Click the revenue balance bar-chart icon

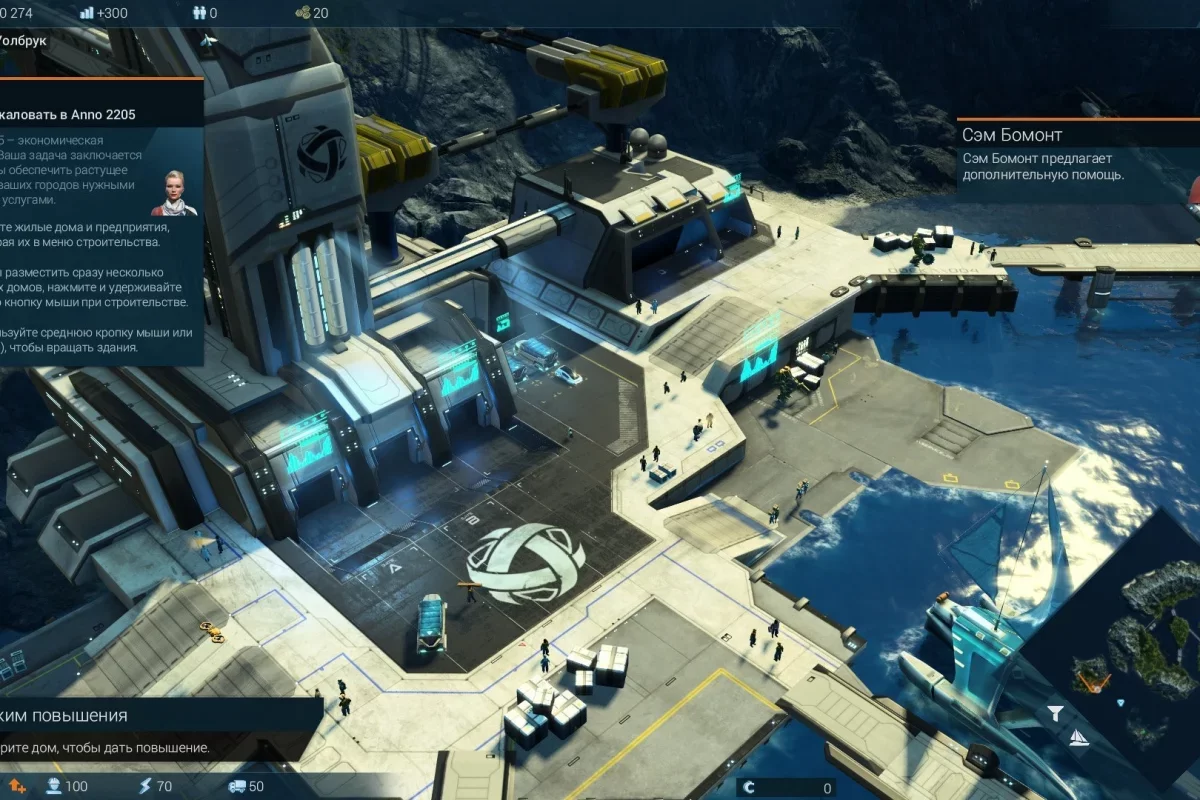86,13
